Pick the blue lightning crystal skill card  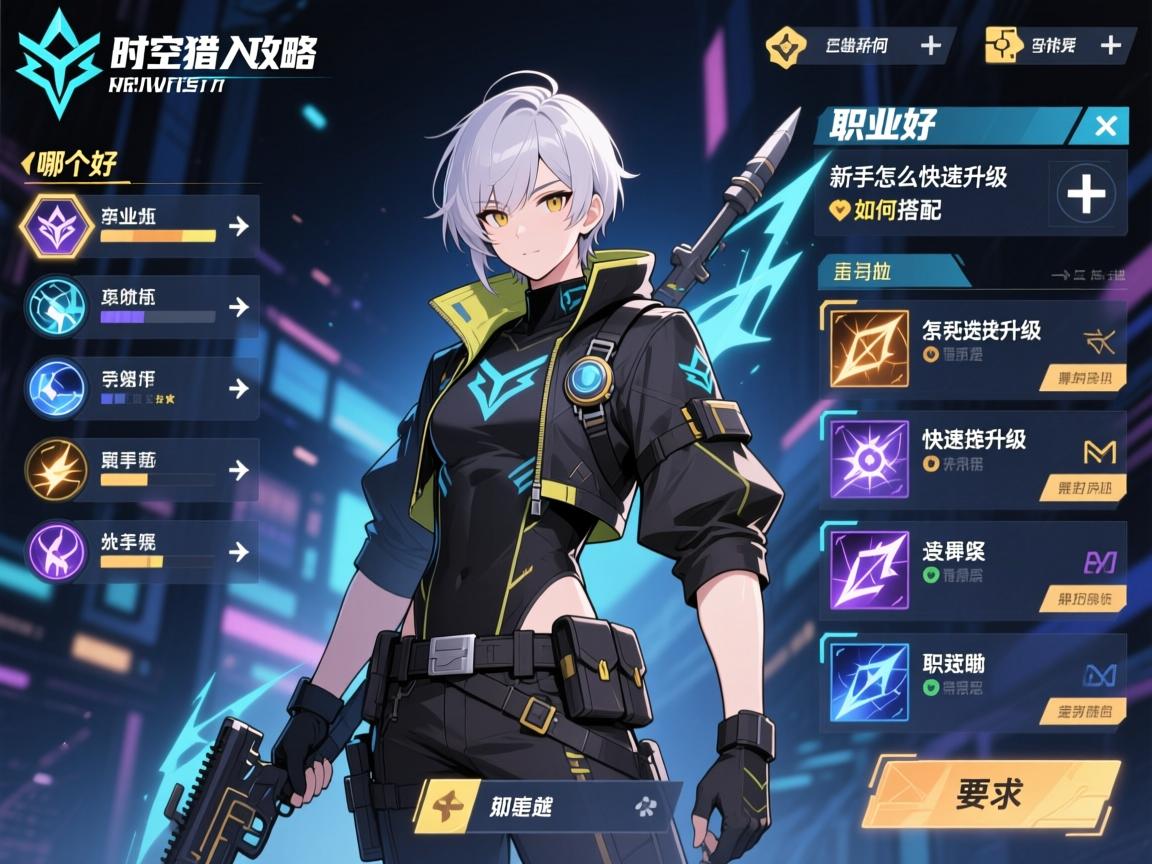(972, 681)
